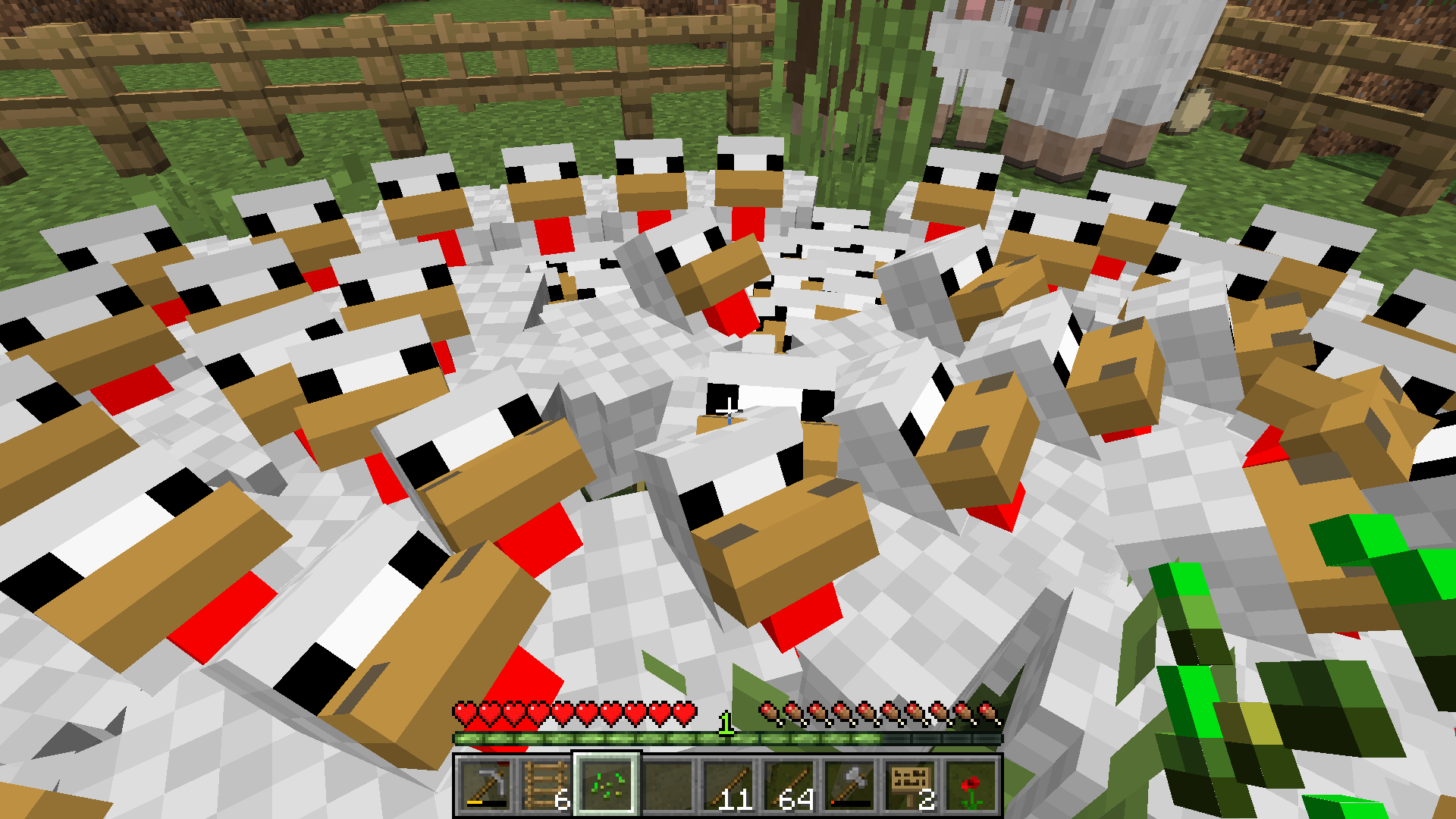
Task: Click the wheat seeds hotbar slot
Action: [x=607, y=786]
